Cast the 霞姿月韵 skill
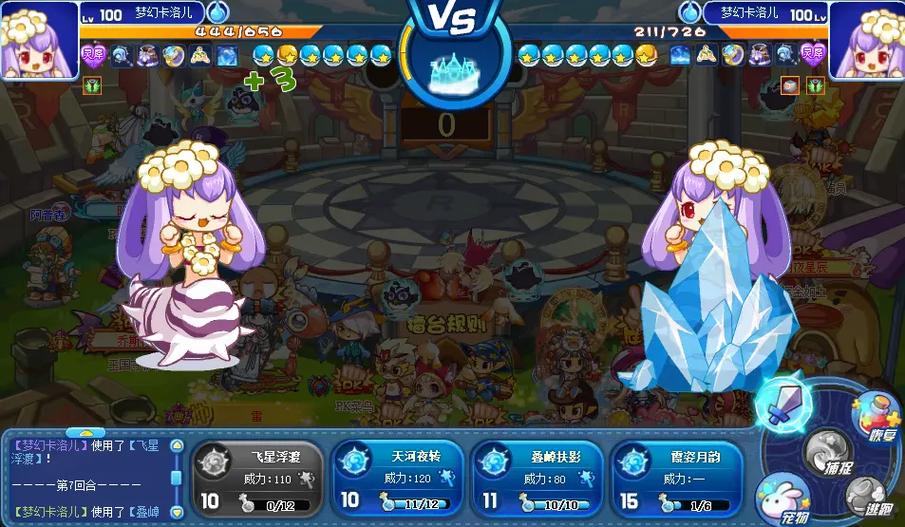 pyautogui.click(x=677, y=476)
